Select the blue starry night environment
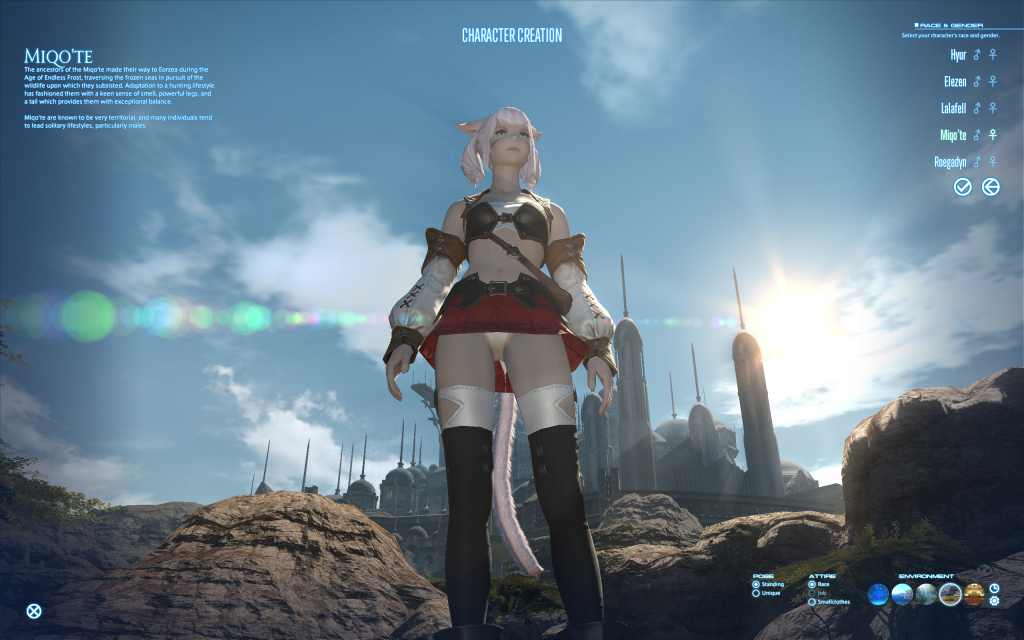The image size is (1024, 640). [878, 595]
